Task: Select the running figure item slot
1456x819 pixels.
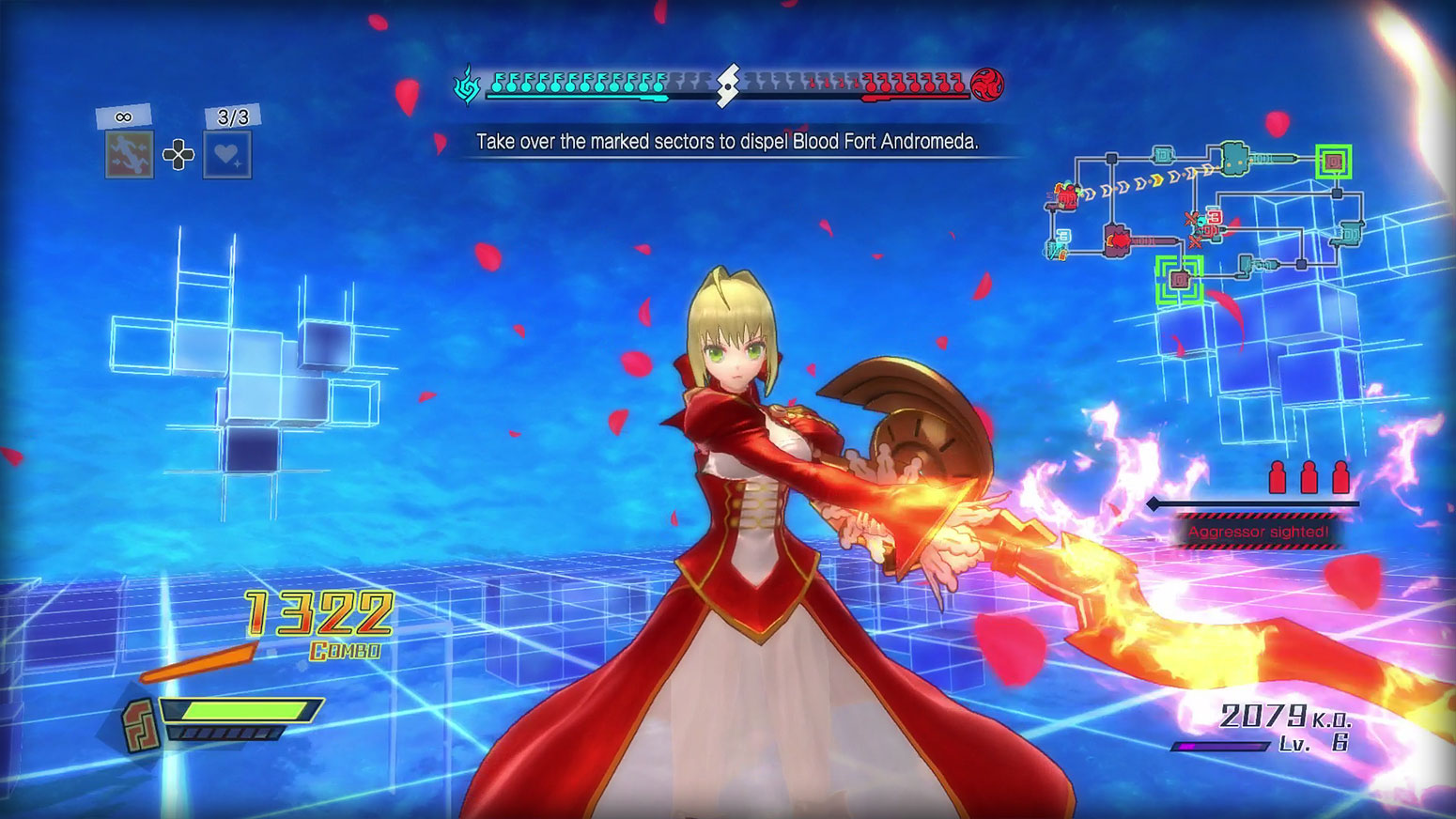Action: (x=129, y=154)
